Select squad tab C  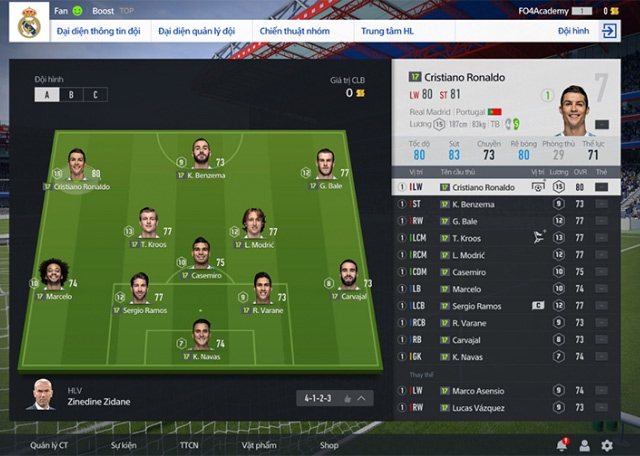[96, 94]
